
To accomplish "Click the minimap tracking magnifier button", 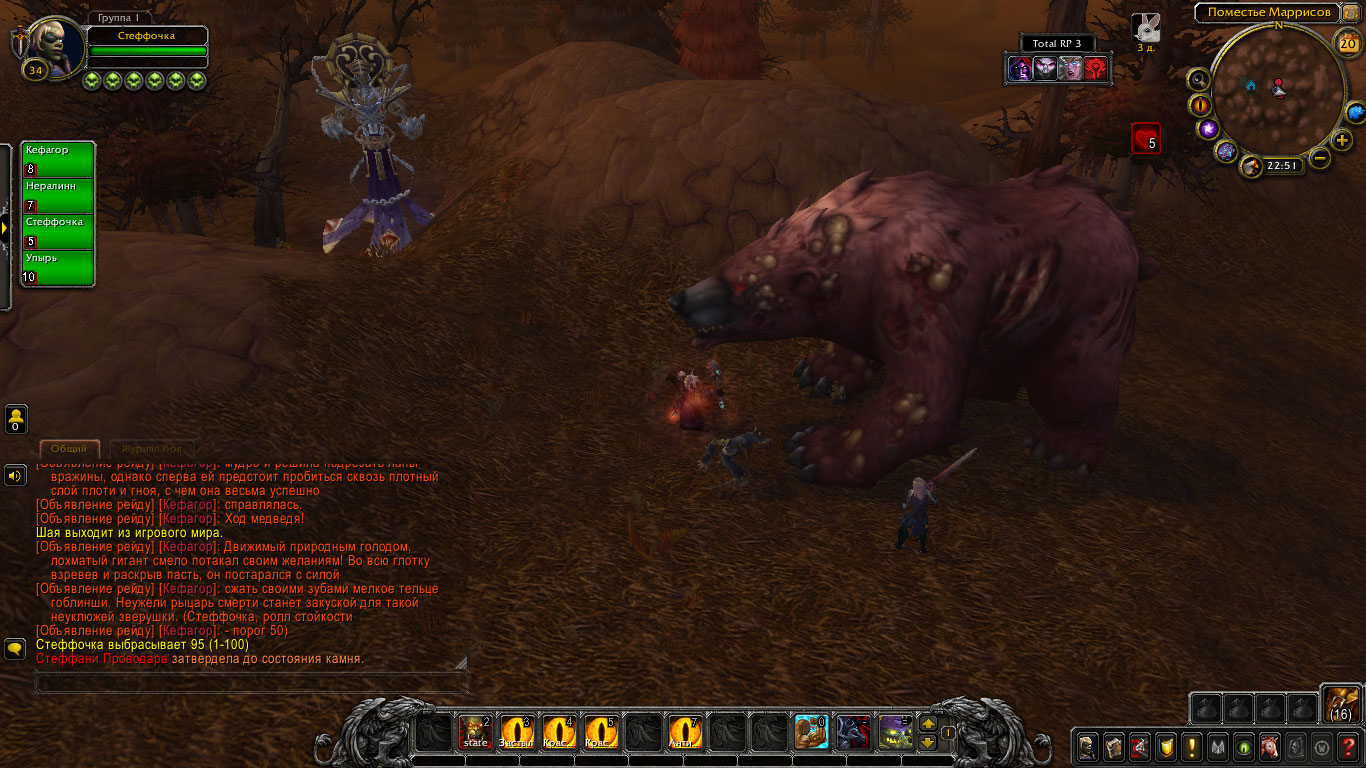I will point(1199,80).
